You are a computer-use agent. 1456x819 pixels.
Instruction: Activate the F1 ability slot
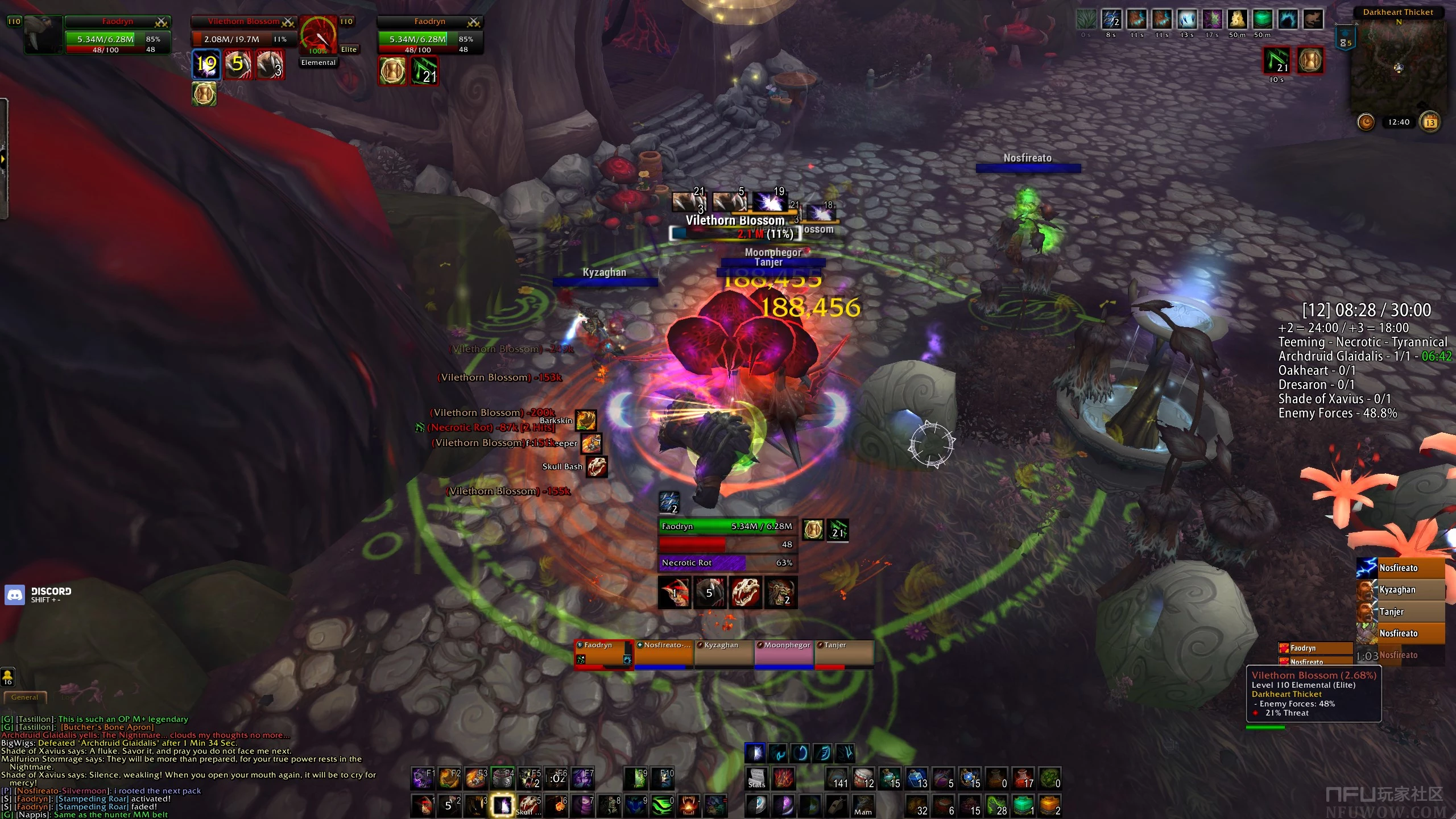coord(422,777)
